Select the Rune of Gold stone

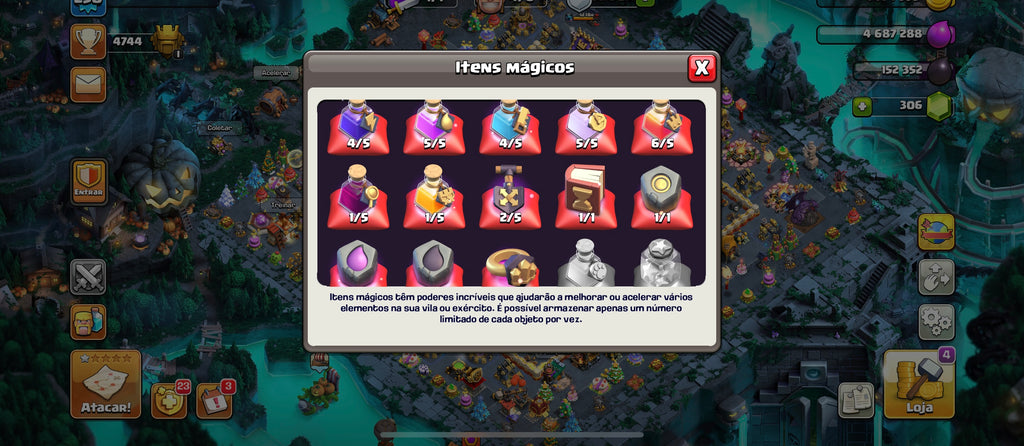coord(663,195)
